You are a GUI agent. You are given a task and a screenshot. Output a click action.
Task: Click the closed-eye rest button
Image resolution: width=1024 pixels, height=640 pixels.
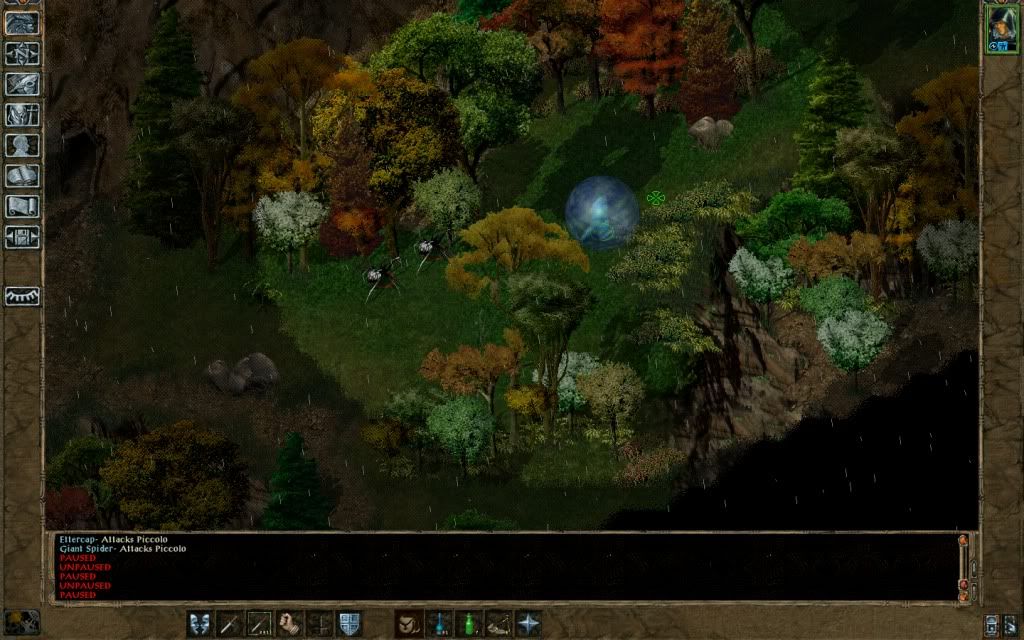22,296
